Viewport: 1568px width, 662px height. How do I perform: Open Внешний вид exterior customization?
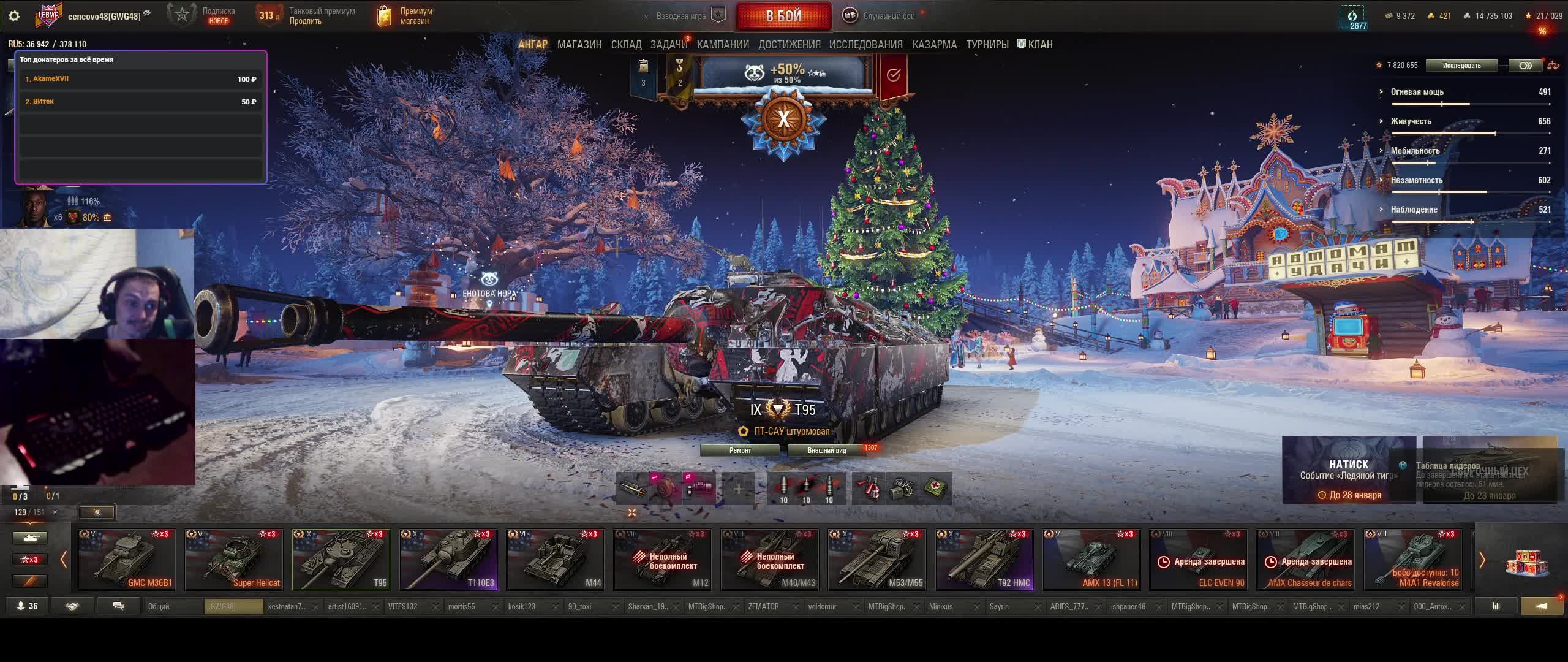coord(827,451)
